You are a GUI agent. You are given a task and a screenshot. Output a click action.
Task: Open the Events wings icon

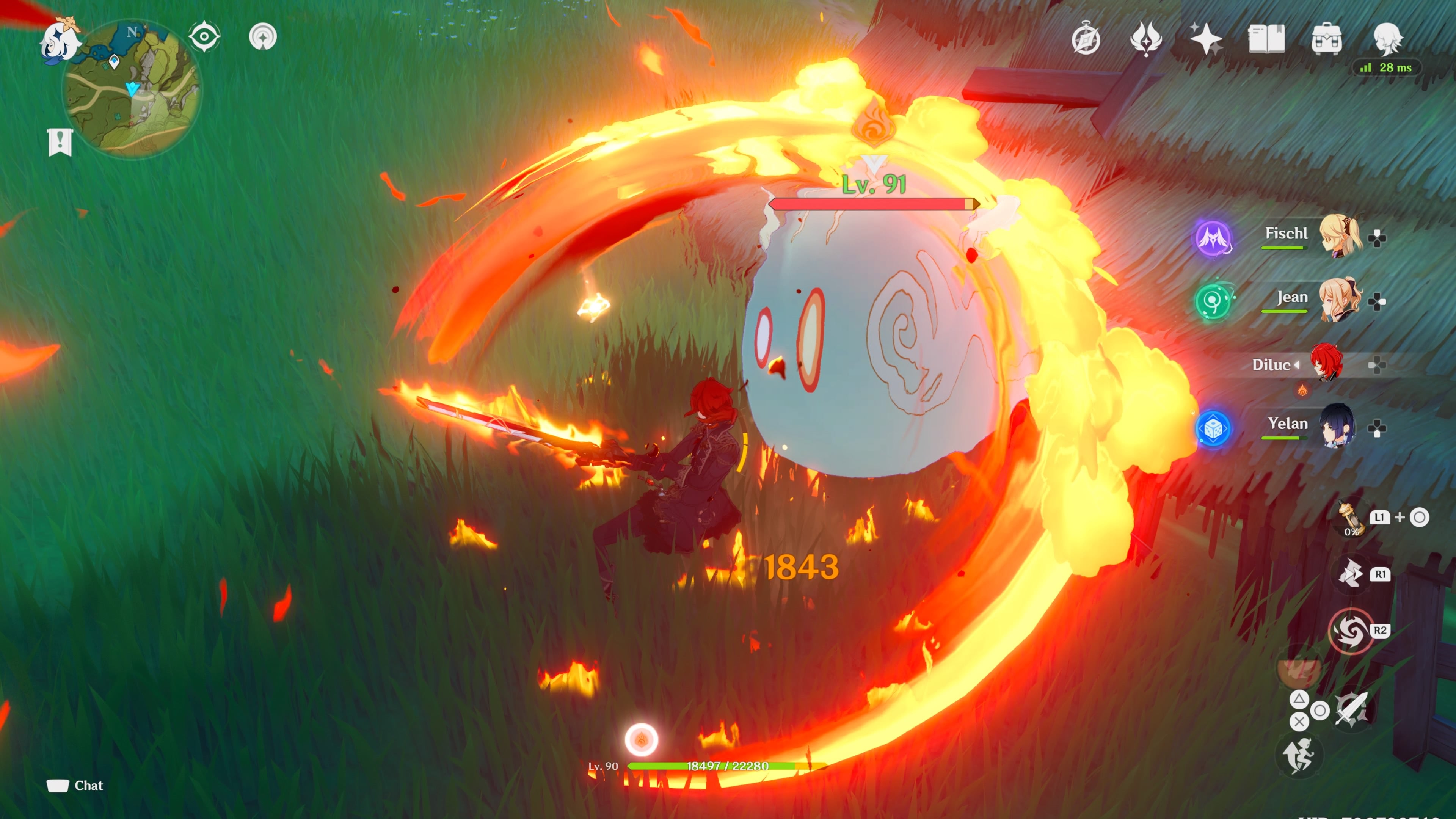pos(1147,38)
